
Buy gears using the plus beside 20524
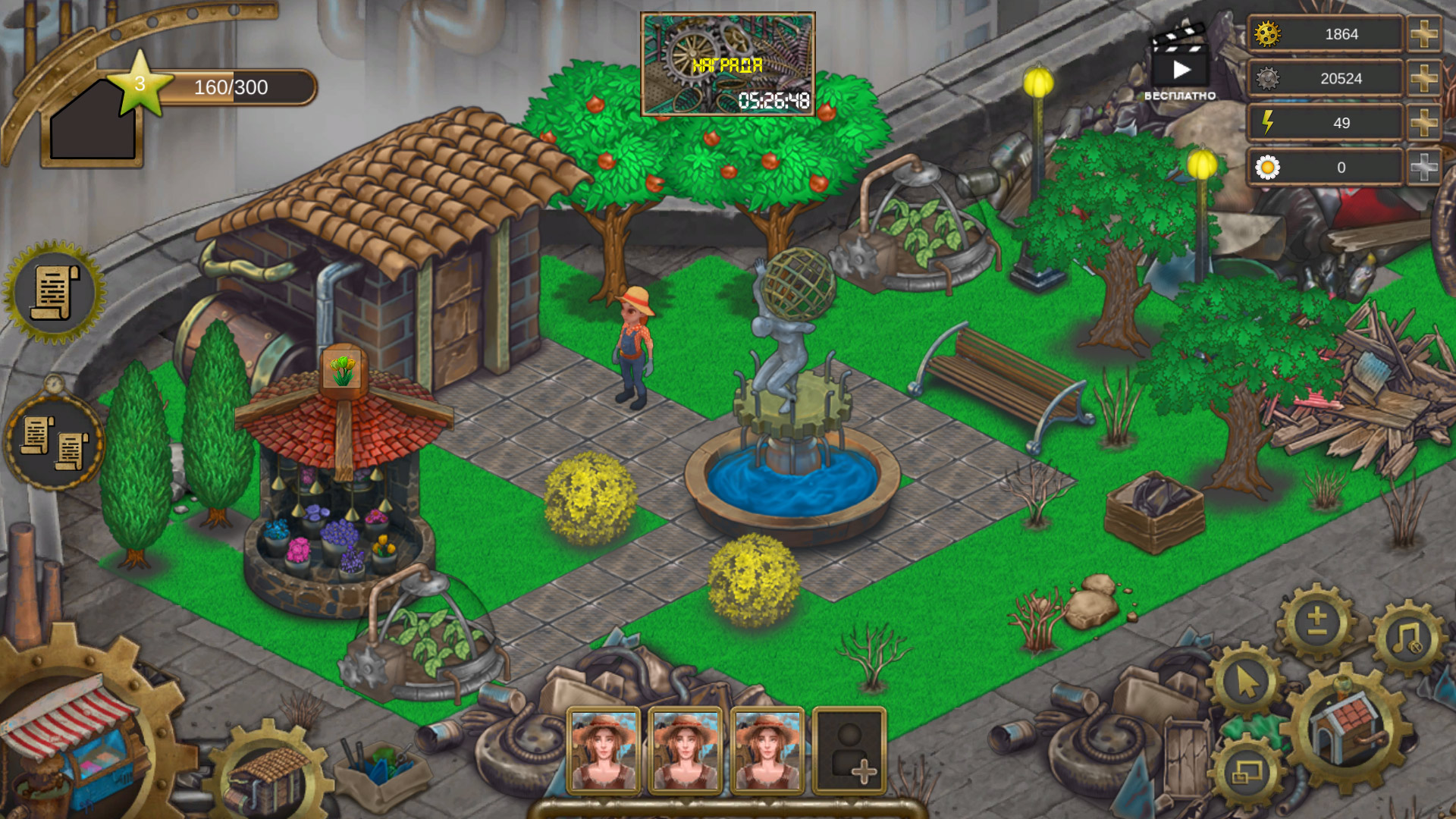click(x=1425, y=77)
